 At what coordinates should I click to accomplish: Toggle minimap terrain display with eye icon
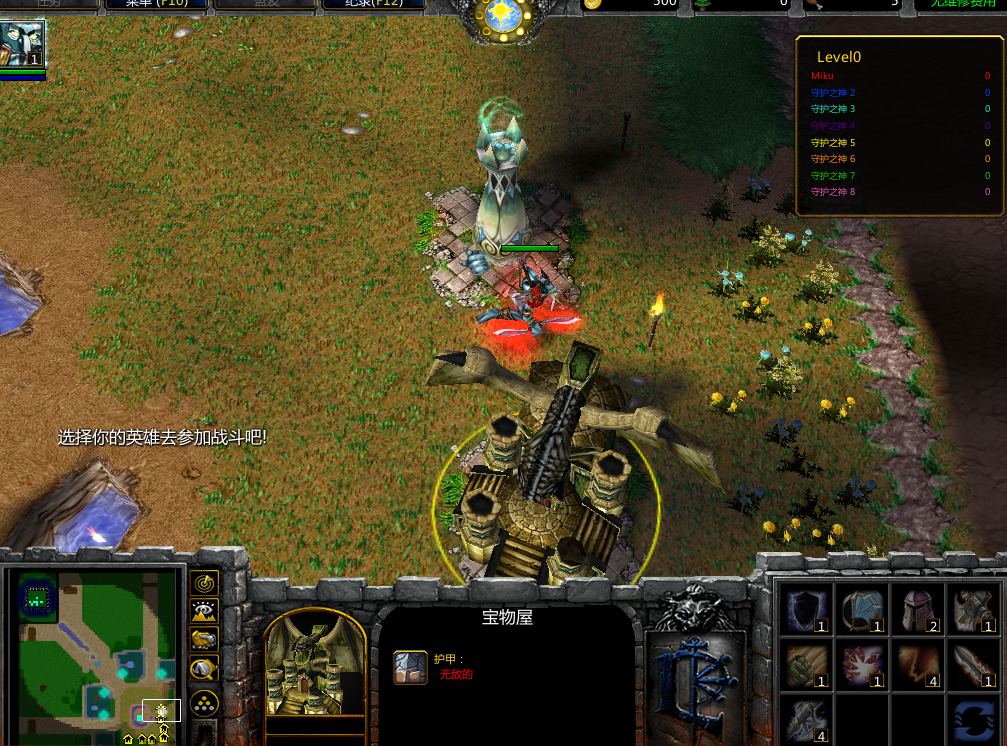204,611
